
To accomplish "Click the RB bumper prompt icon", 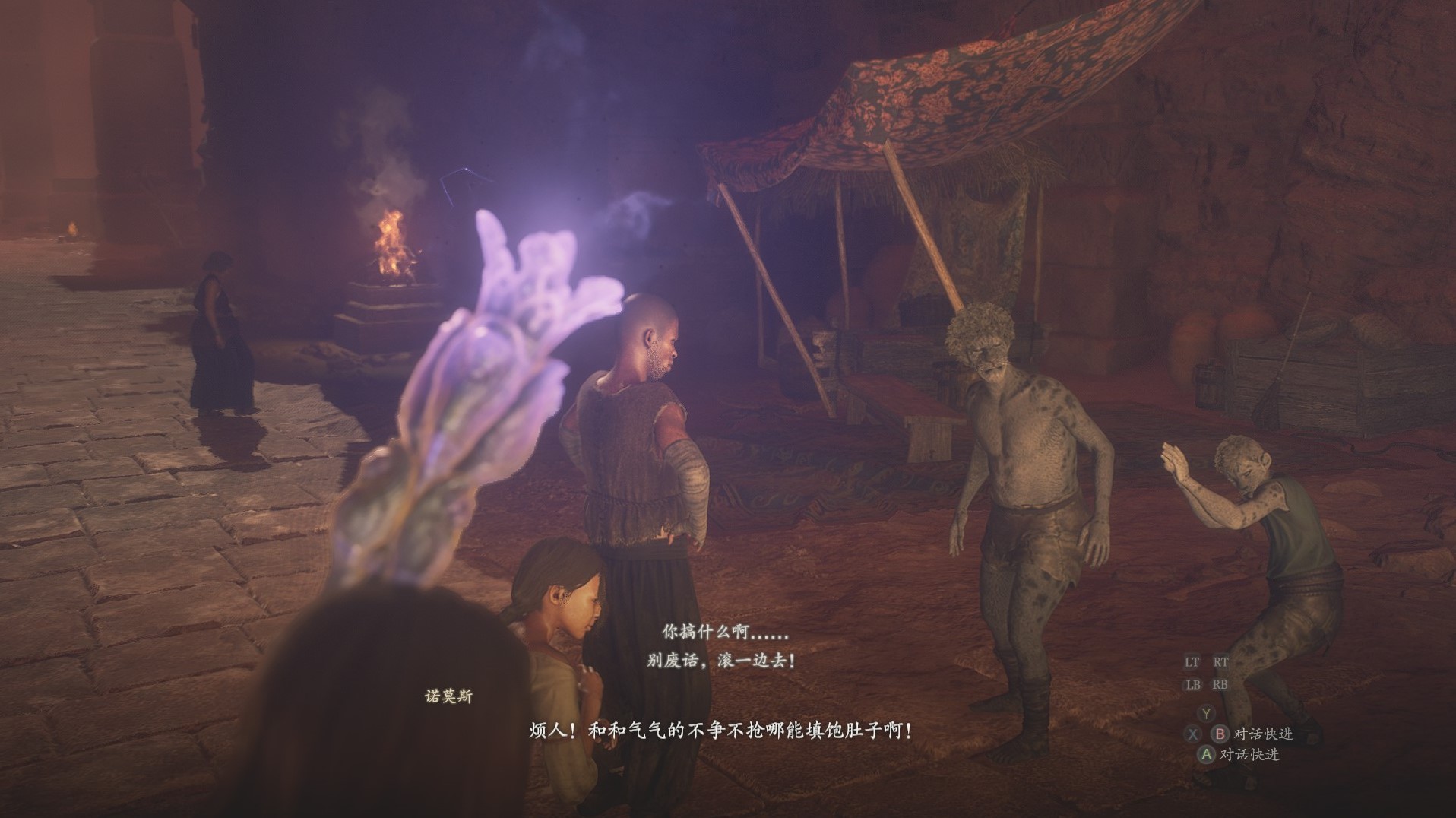I will point(1220,685).
